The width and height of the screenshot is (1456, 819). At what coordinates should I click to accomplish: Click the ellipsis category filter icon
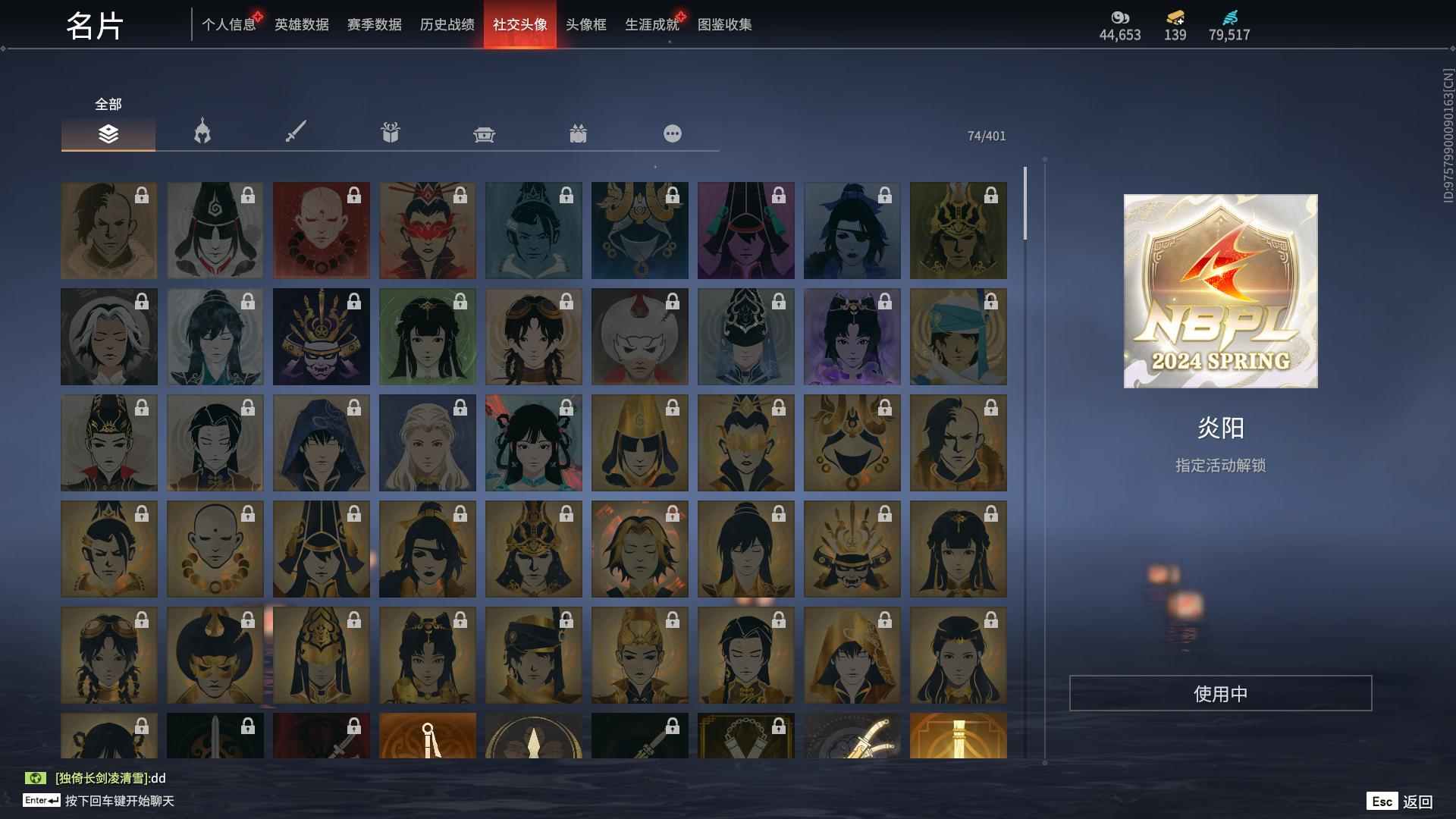(672, 133)
